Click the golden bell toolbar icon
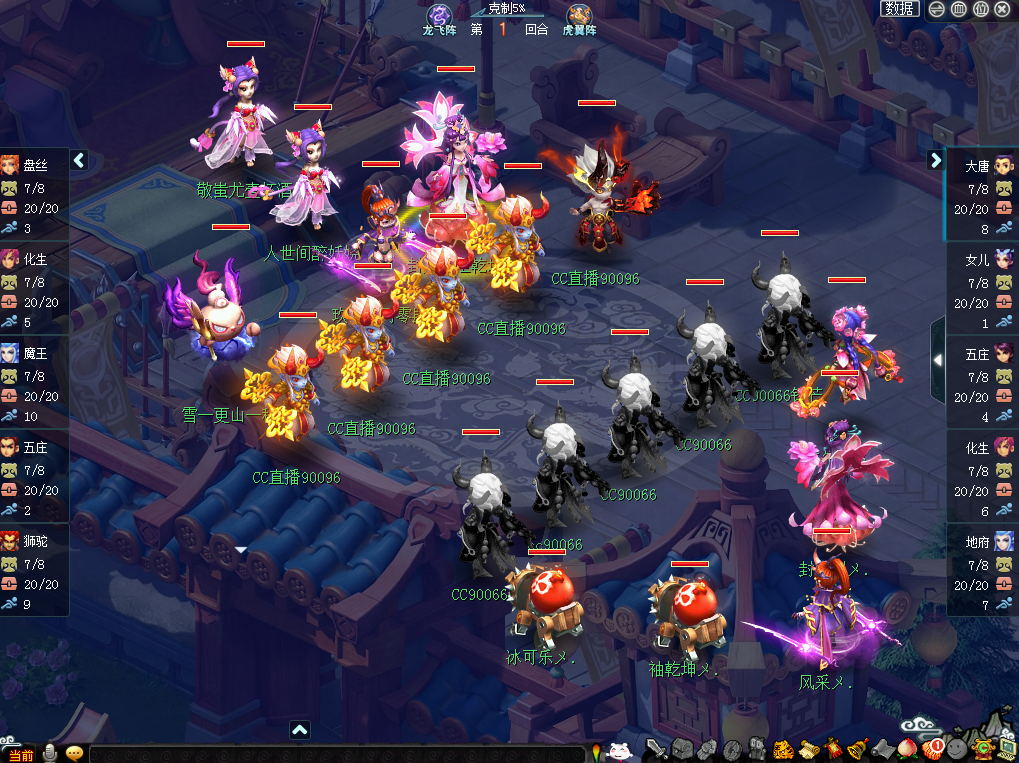The image size is (1019, 763). pos(857,749)
